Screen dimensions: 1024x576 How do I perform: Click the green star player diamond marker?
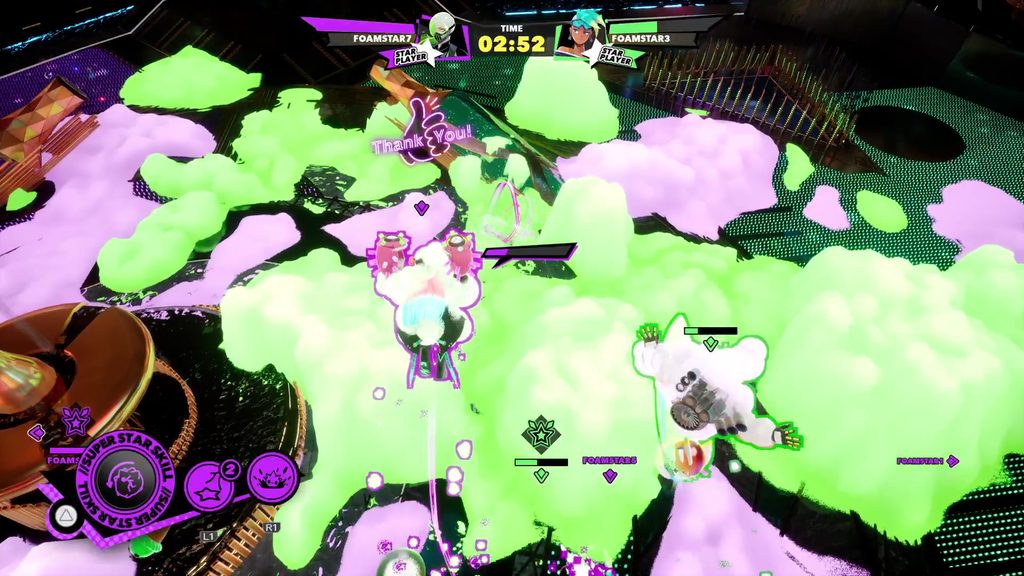(539, 434)
